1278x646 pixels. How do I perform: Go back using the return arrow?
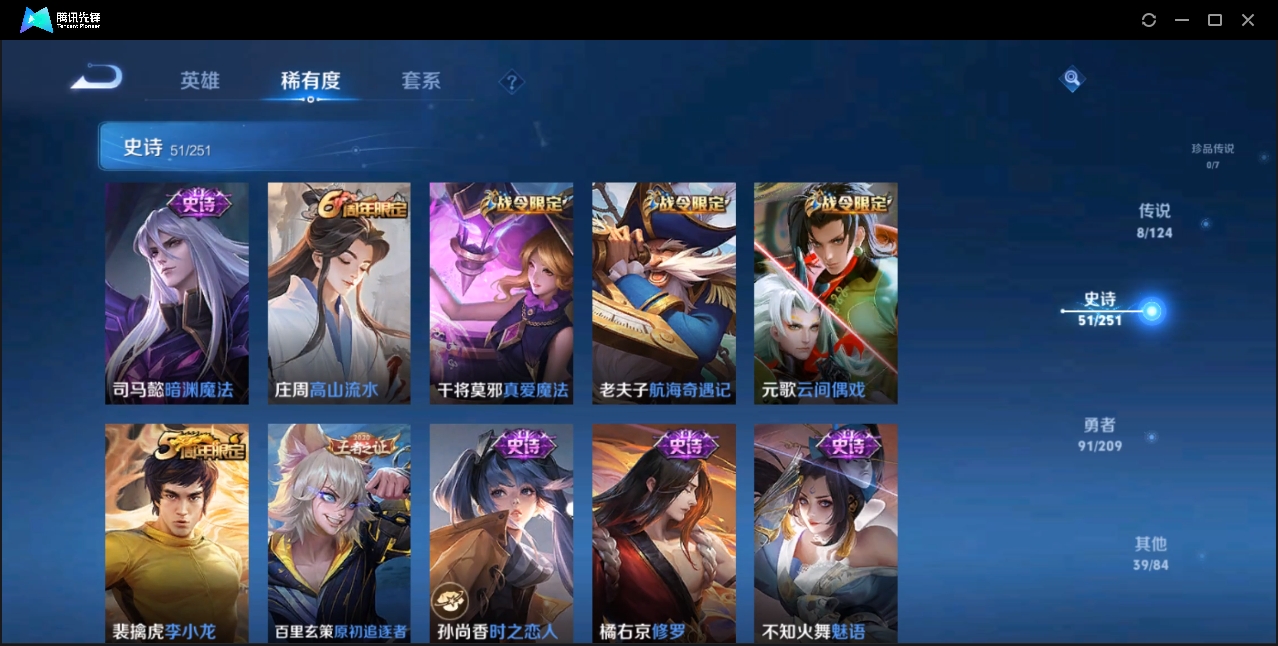[x=97, y=78]
